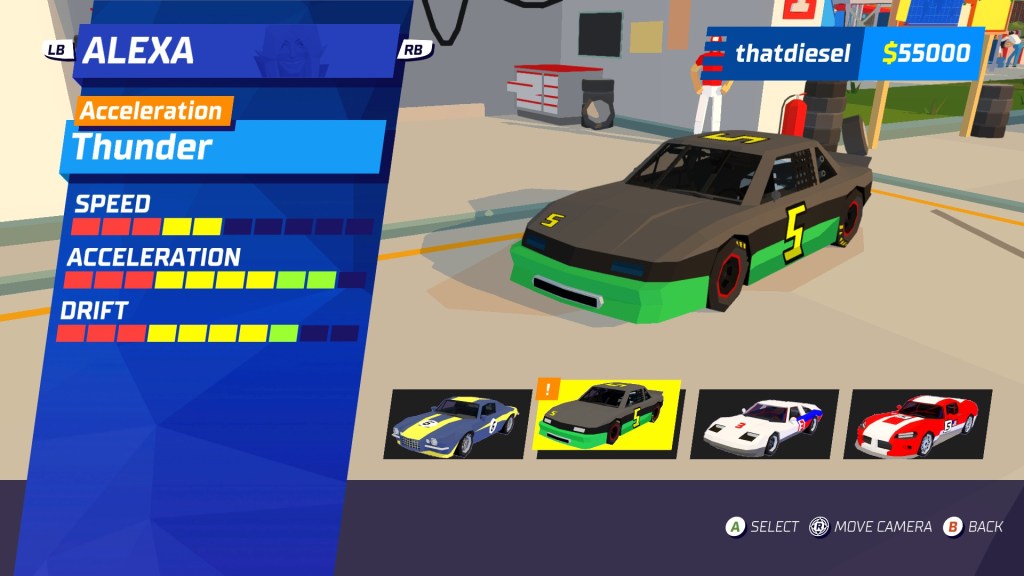This screenshot has width=1024, height=576.
Task: Choose the black and green number 5 stock car
Action: (x=609, y=418)
